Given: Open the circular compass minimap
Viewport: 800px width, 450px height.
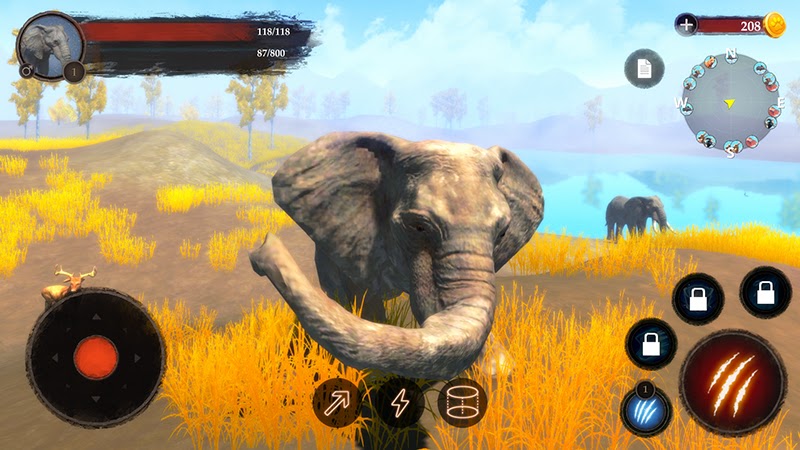Looking at the screenshot, I should coord(730,103).
